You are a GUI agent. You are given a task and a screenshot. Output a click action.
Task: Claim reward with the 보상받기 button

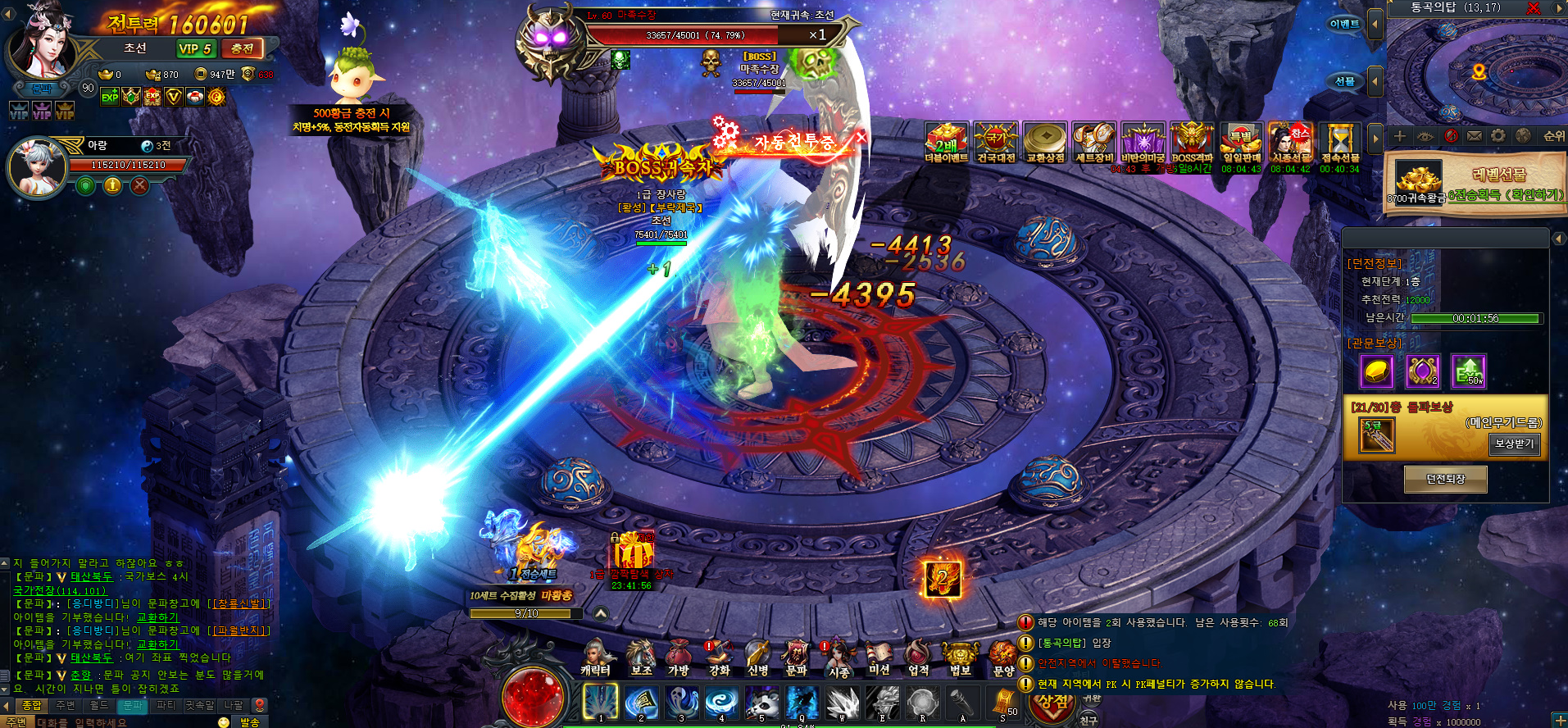1514,444
